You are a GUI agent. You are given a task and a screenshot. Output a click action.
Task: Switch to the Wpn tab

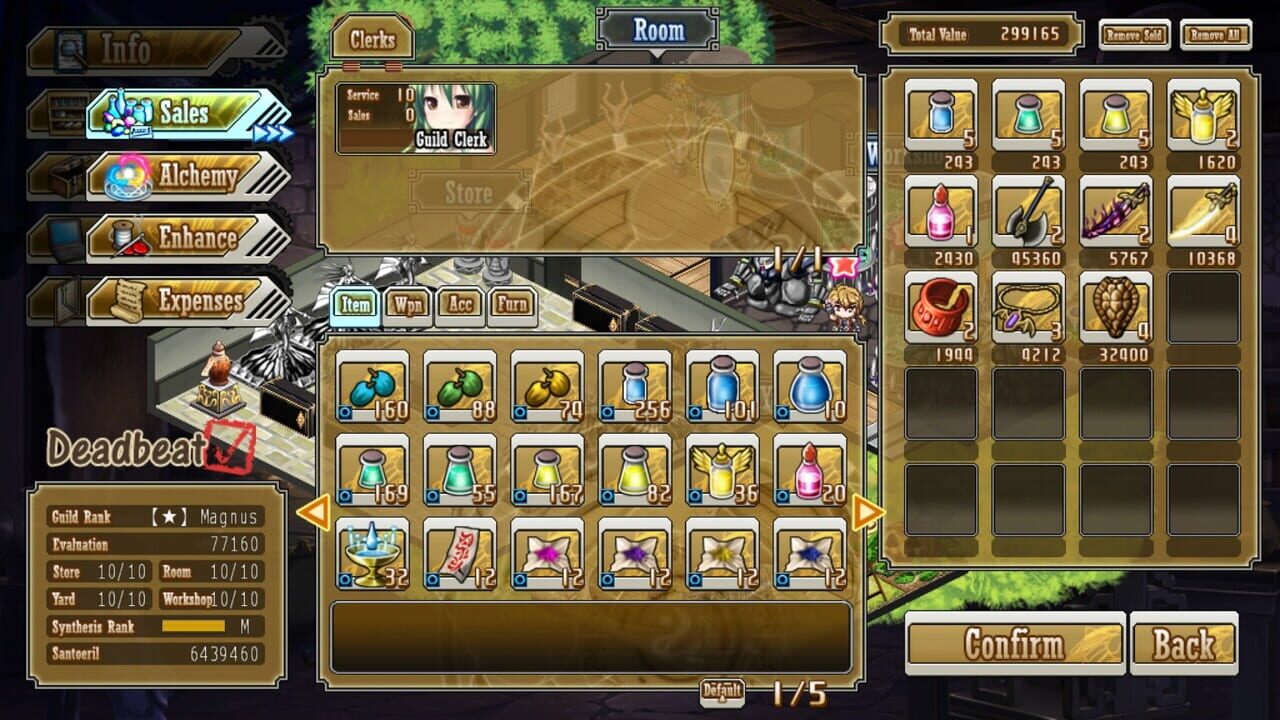406,305
